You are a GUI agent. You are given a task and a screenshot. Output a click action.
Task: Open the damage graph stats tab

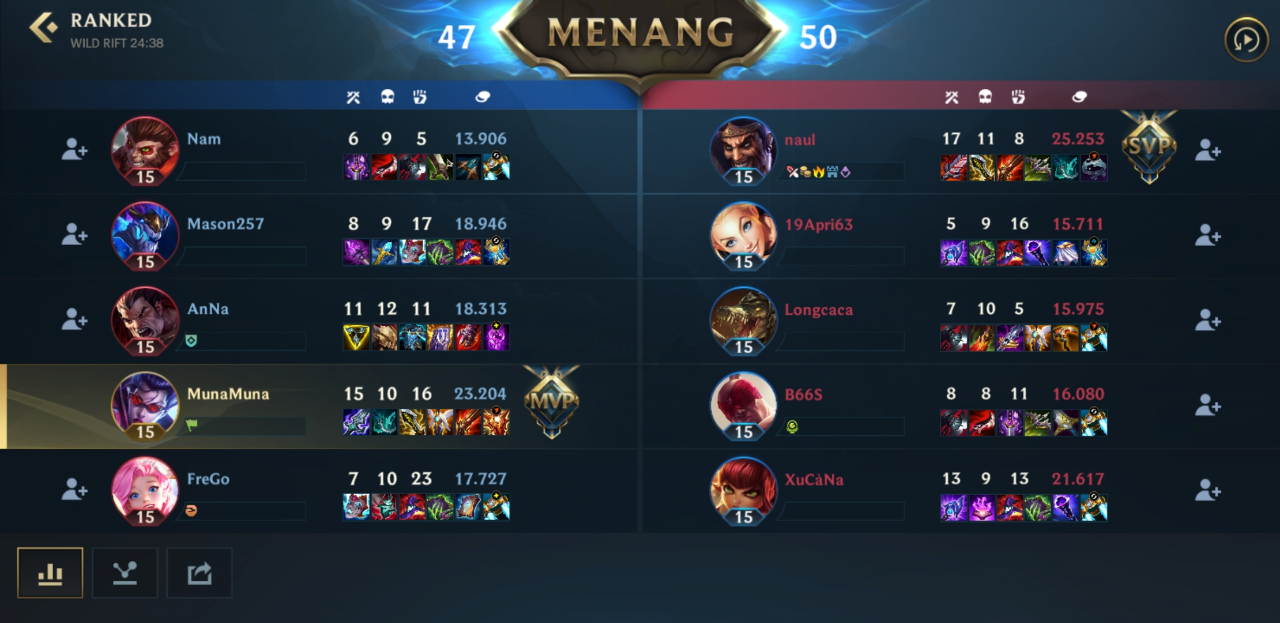coord(125,573)
